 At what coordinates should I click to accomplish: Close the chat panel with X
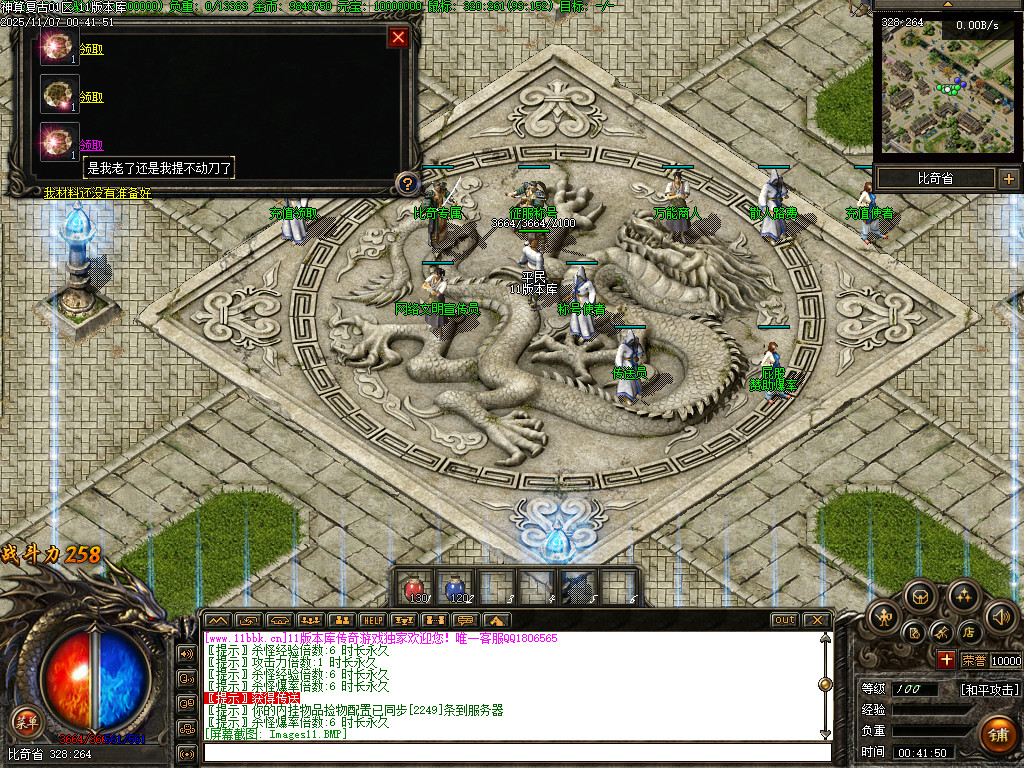[x=816, y=620]
